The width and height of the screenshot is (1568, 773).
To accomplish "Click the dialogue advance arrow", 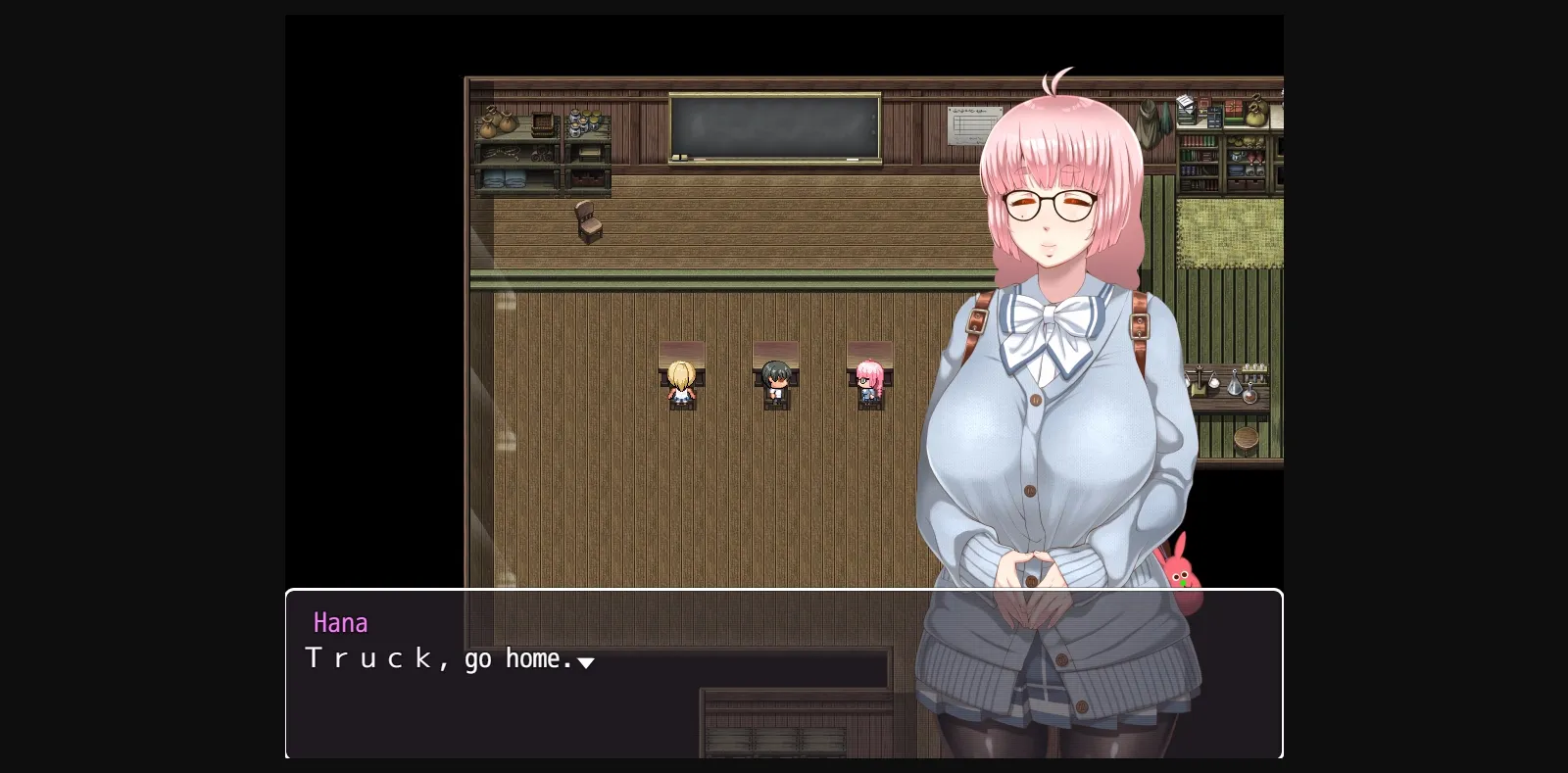I will (x=586, y=663).
